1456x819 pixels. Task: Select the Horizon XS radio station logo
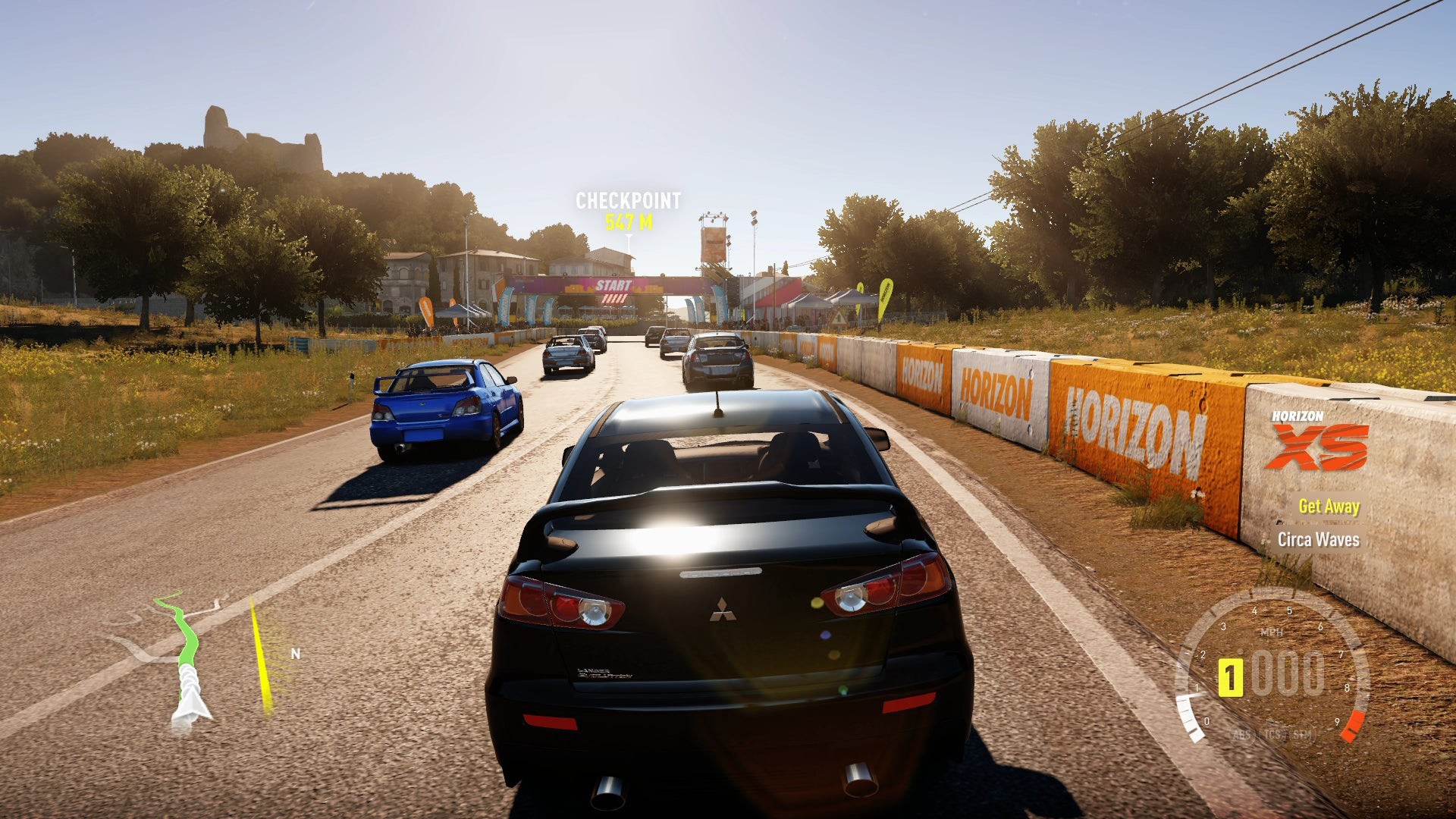click(1319, 441)
